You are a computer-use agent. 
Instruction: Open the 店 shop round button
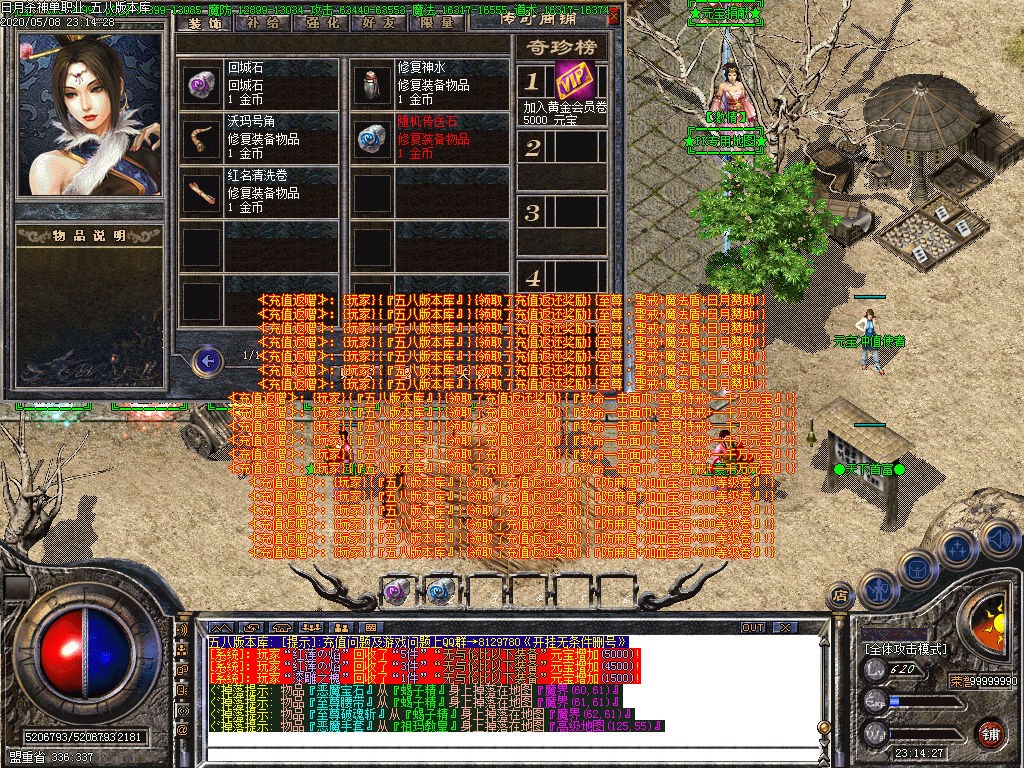[840, 597]
